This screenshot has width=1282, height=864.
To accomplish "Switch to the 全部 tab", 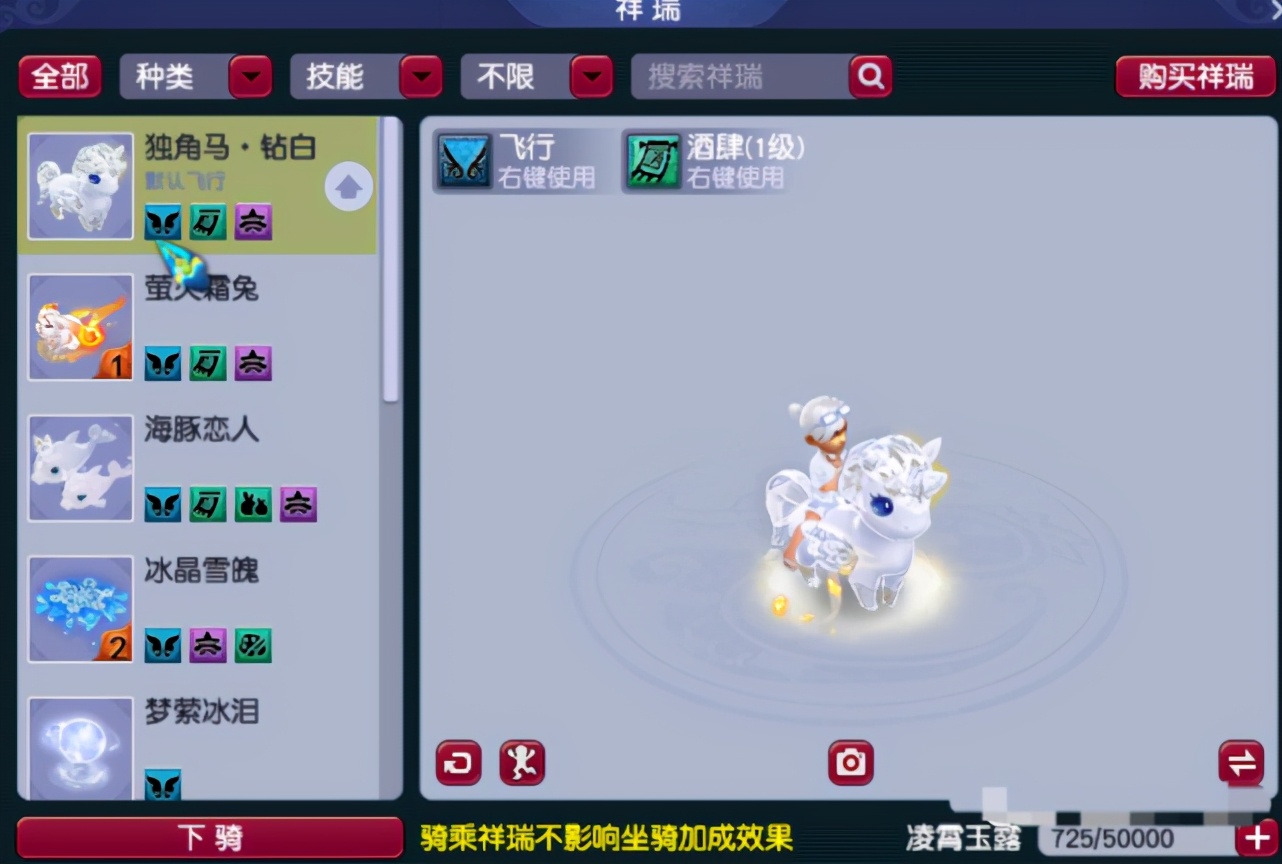I will (x=59, y=76).
